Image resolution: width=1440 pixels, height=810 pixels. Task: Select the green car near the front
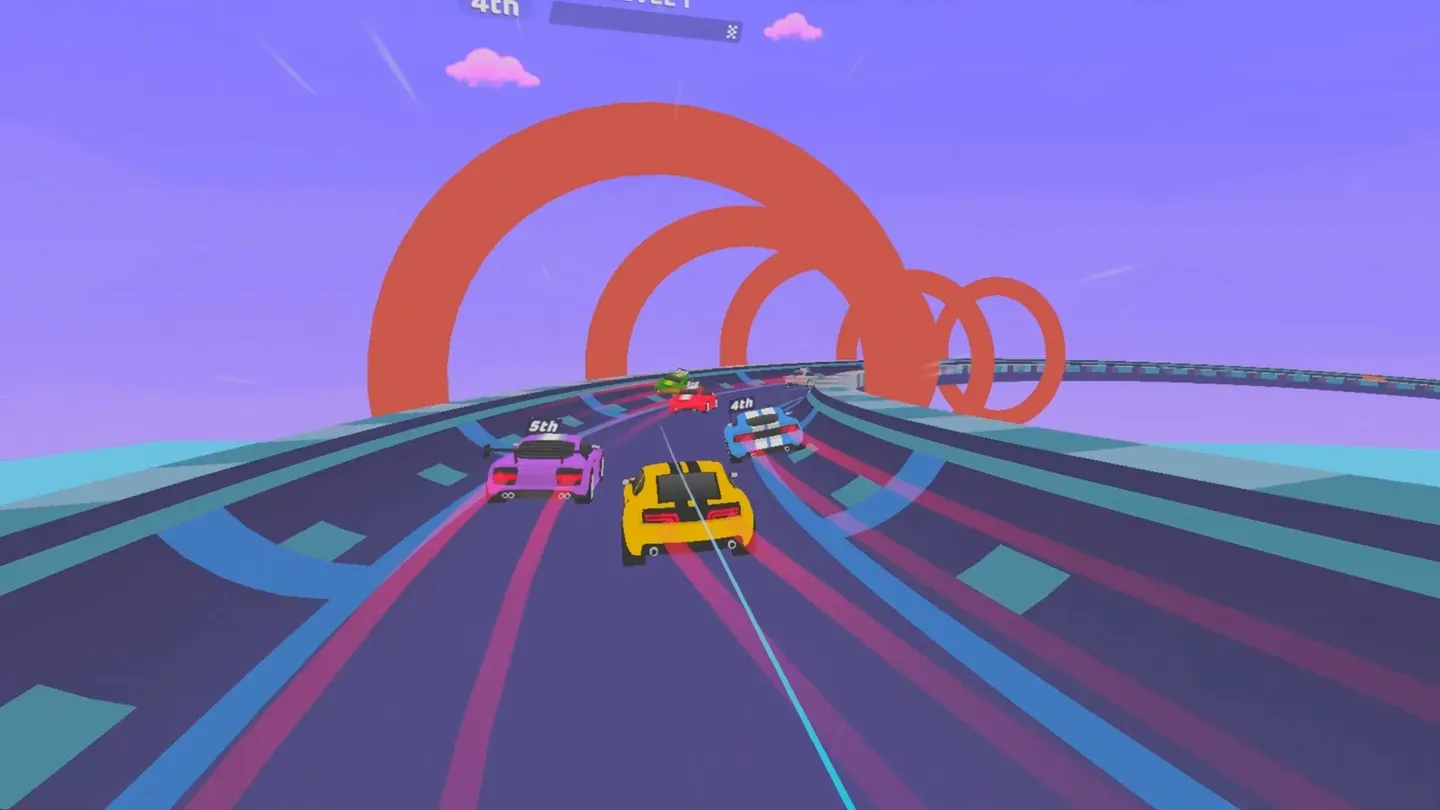point(678,382)
